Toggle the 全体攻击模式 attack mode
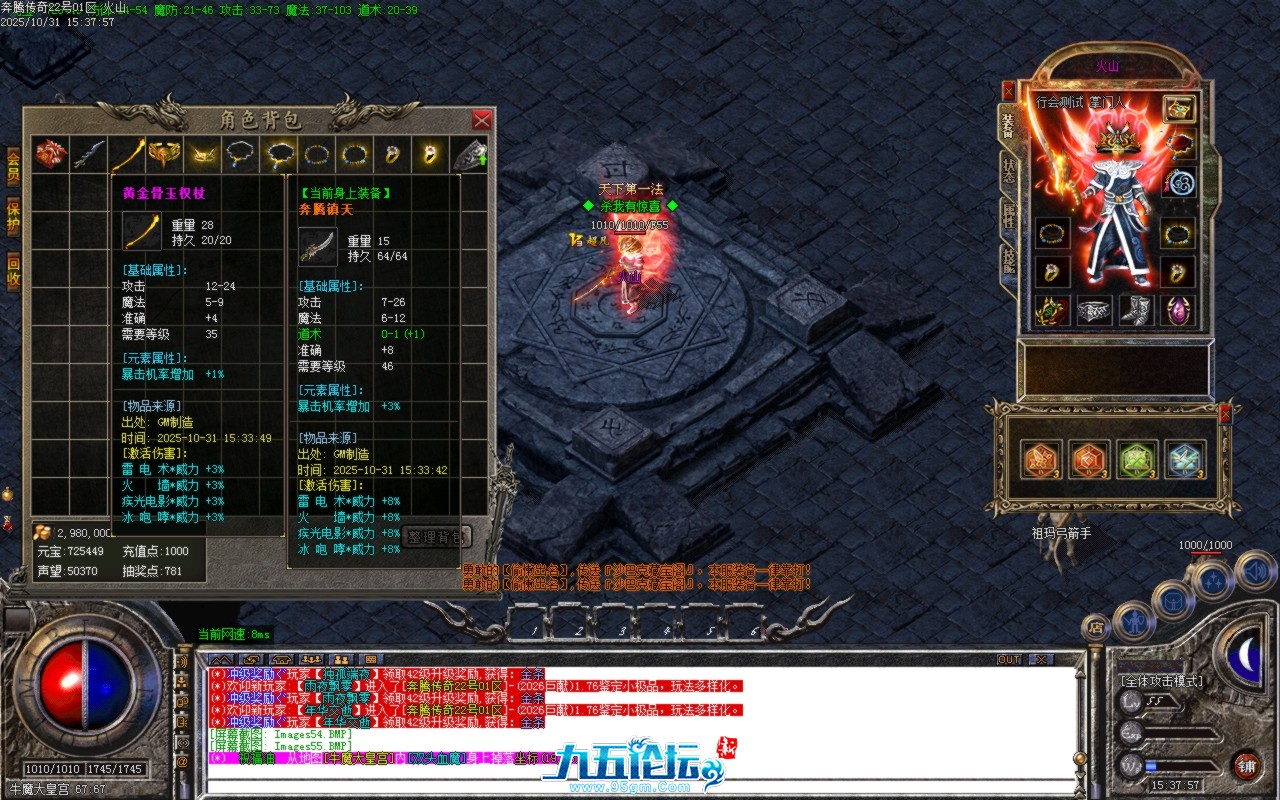Viewport: 1280px width, 800px height. pos(1161,681)
